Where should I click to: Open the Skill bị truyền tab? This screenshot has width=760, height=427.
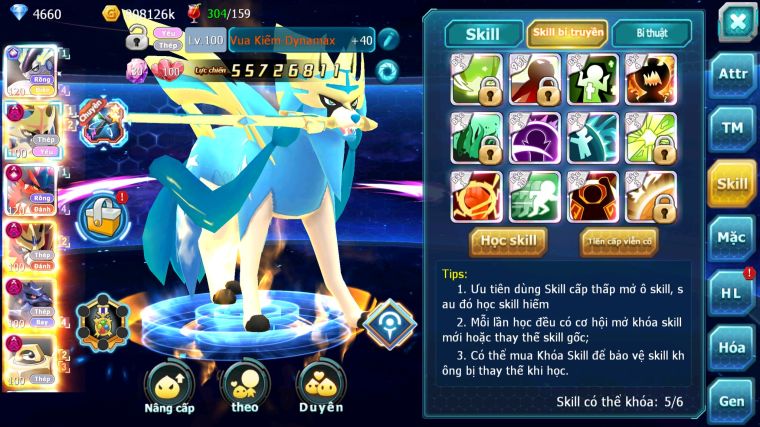567,33
